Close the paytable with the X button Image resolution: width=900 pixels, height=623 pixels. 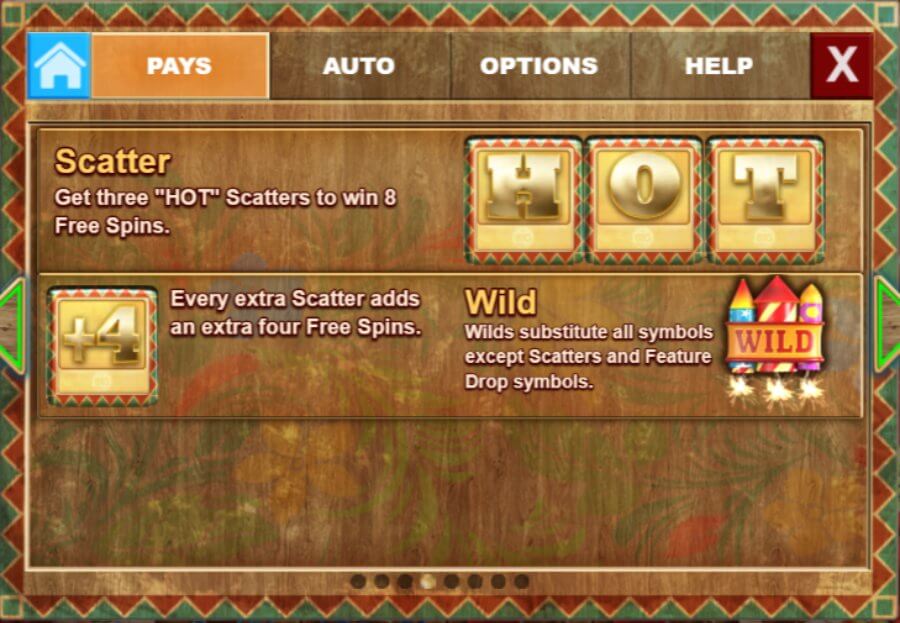[x=841, y=66]
